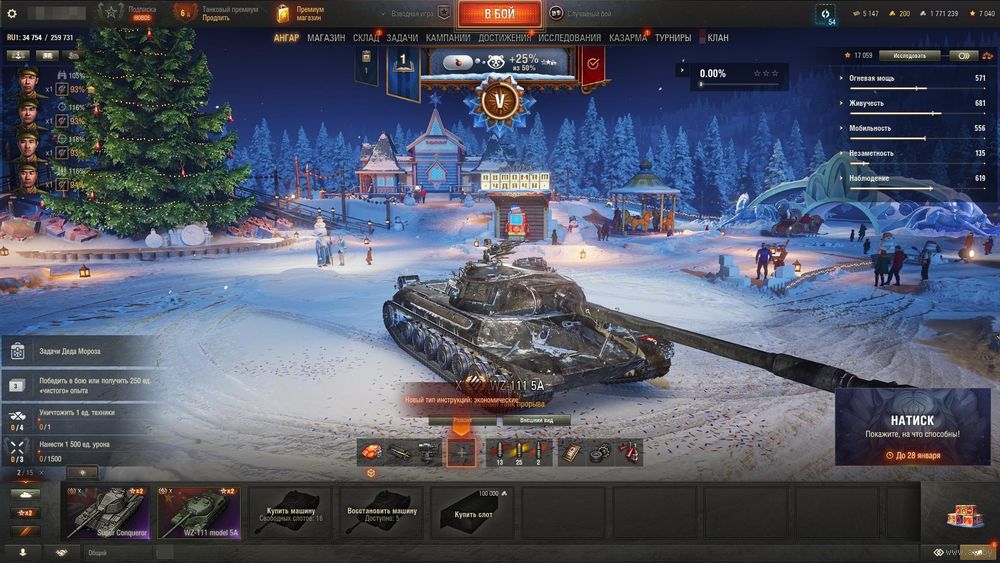
Task: Switch to the СКЛАД tab
Action: click(366, 38)
